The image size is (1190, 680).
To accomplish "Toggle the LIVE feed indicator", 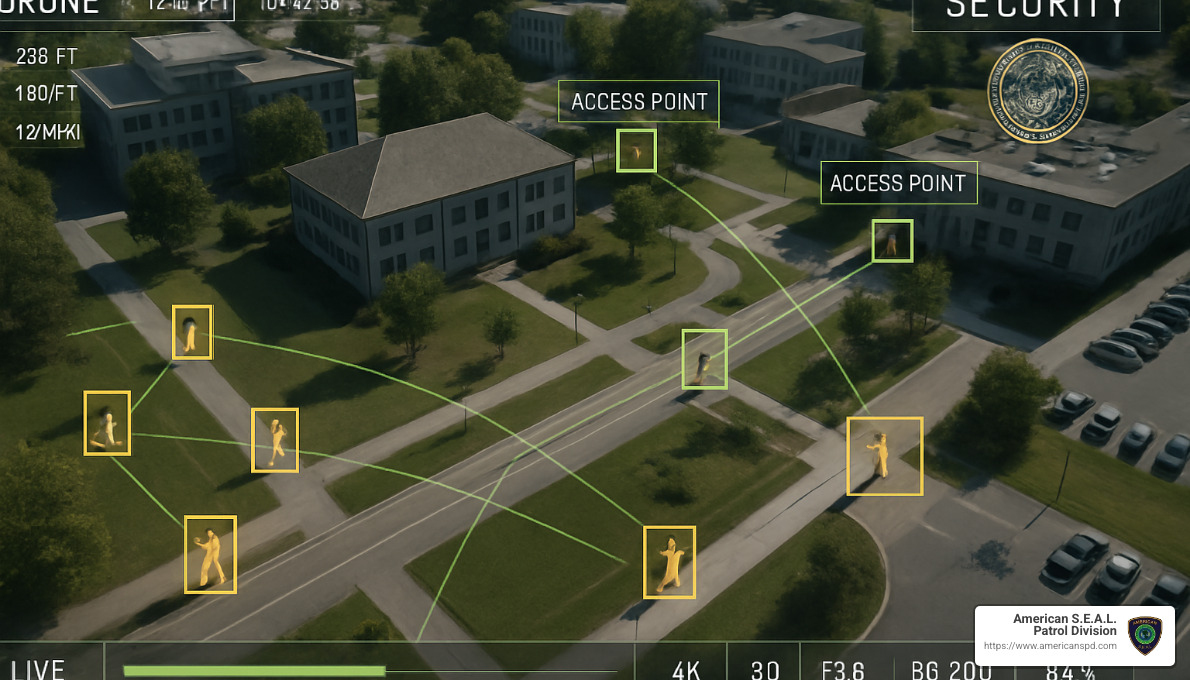I will click(x=38, y=668).
